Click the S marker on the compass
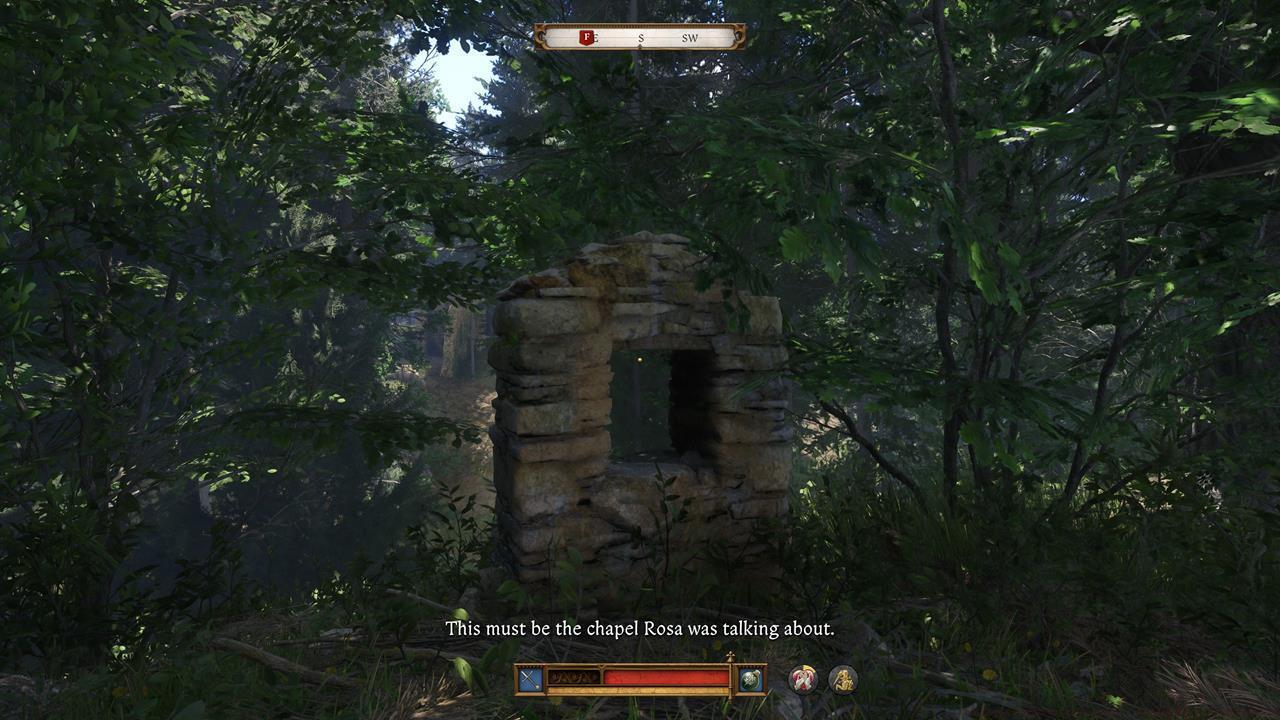The height and width of the screenshot is (720, 1280). click(x=641, y=38)
